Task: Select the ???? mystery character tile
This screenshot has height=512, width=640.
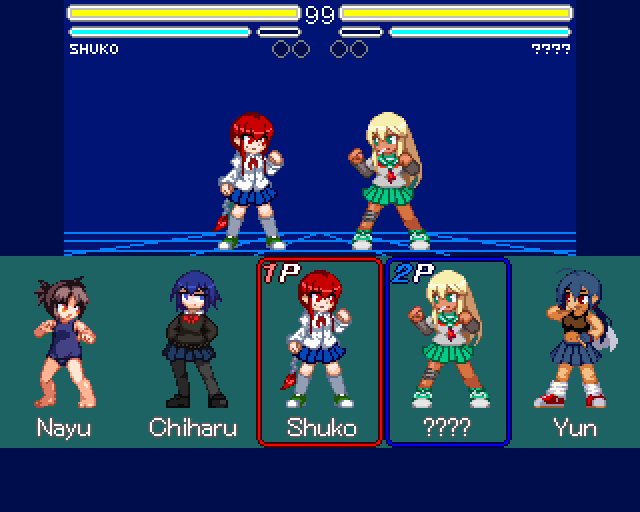Action: coord(448,352)
